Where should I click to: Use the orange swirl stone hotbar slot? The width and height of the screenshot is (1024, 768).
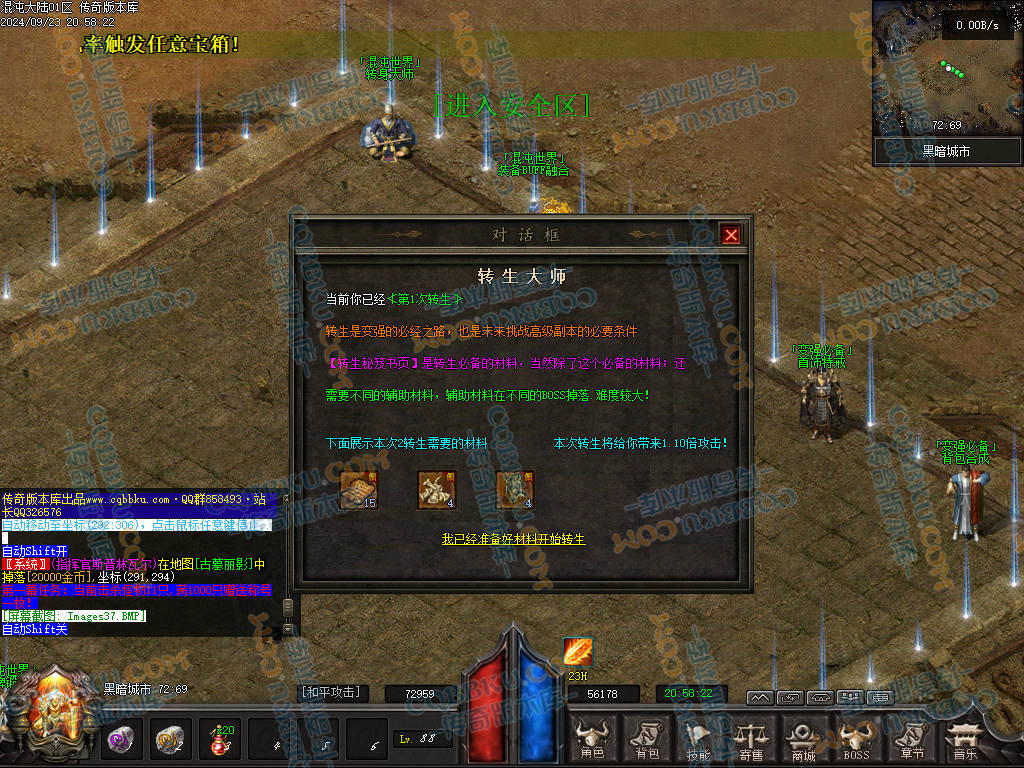point(169,740)
